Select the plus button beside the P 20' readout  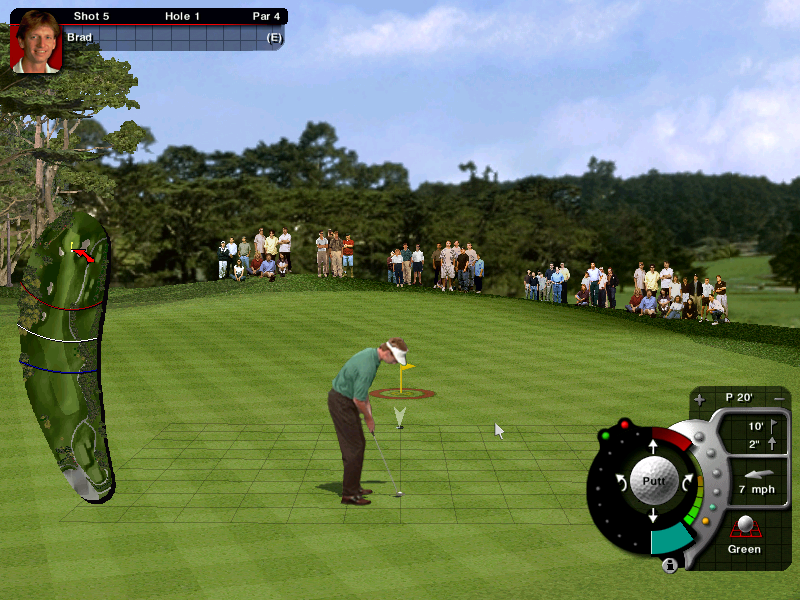point(699,399)
